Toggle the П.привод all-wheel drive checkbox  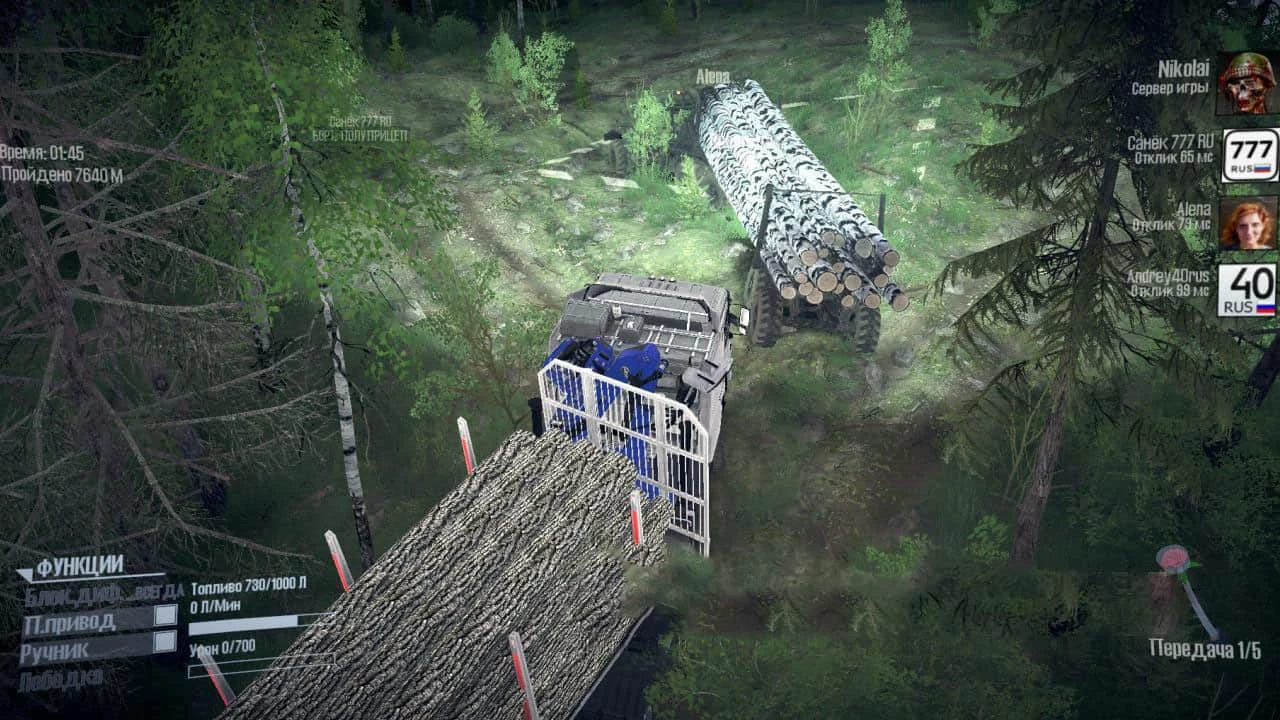coord(165,617)
